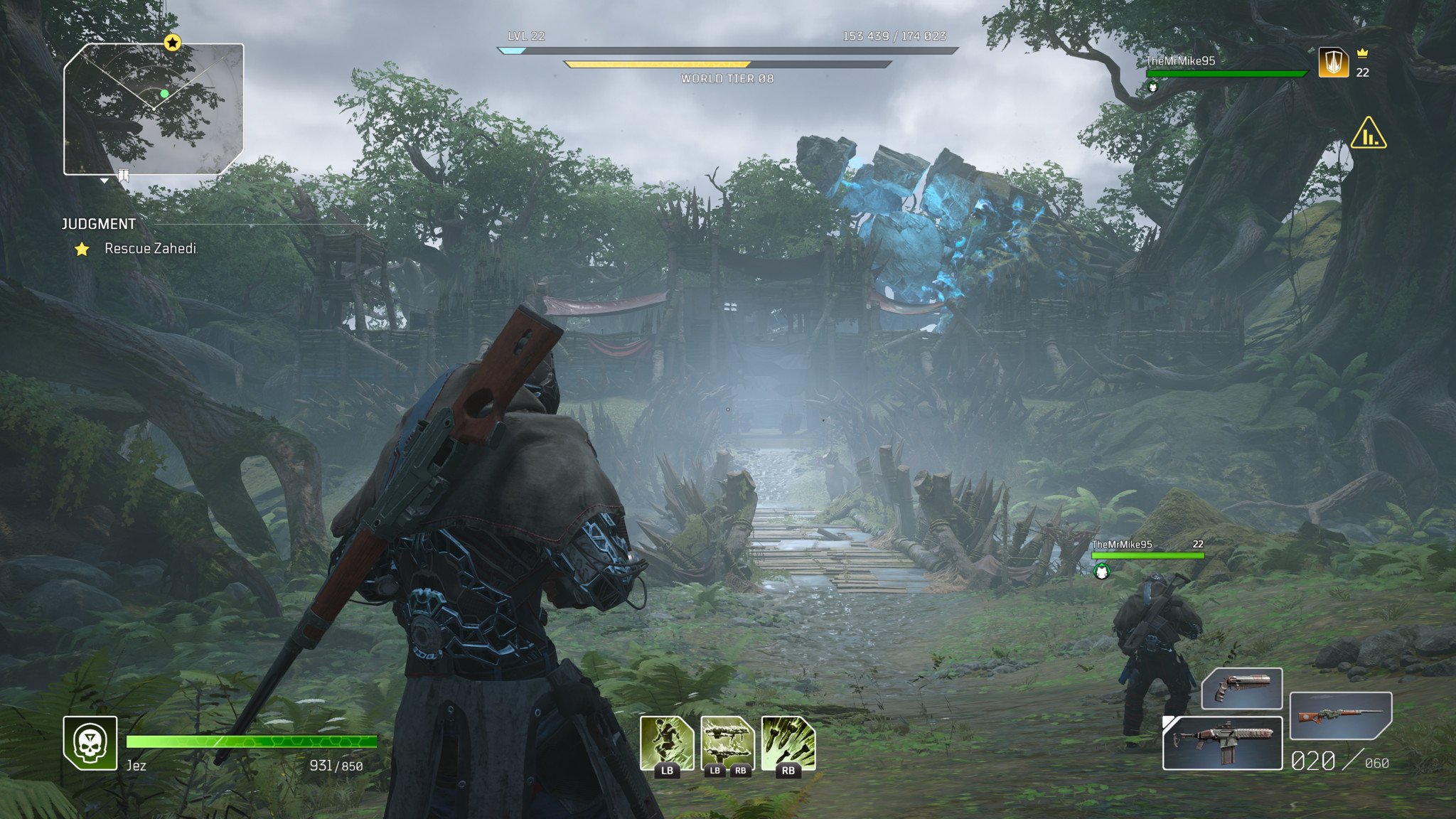The width and height of the screenshot is (1456, 819).
Task: Select the Rescue Zahedi quest objective
Action: point(151,248)
